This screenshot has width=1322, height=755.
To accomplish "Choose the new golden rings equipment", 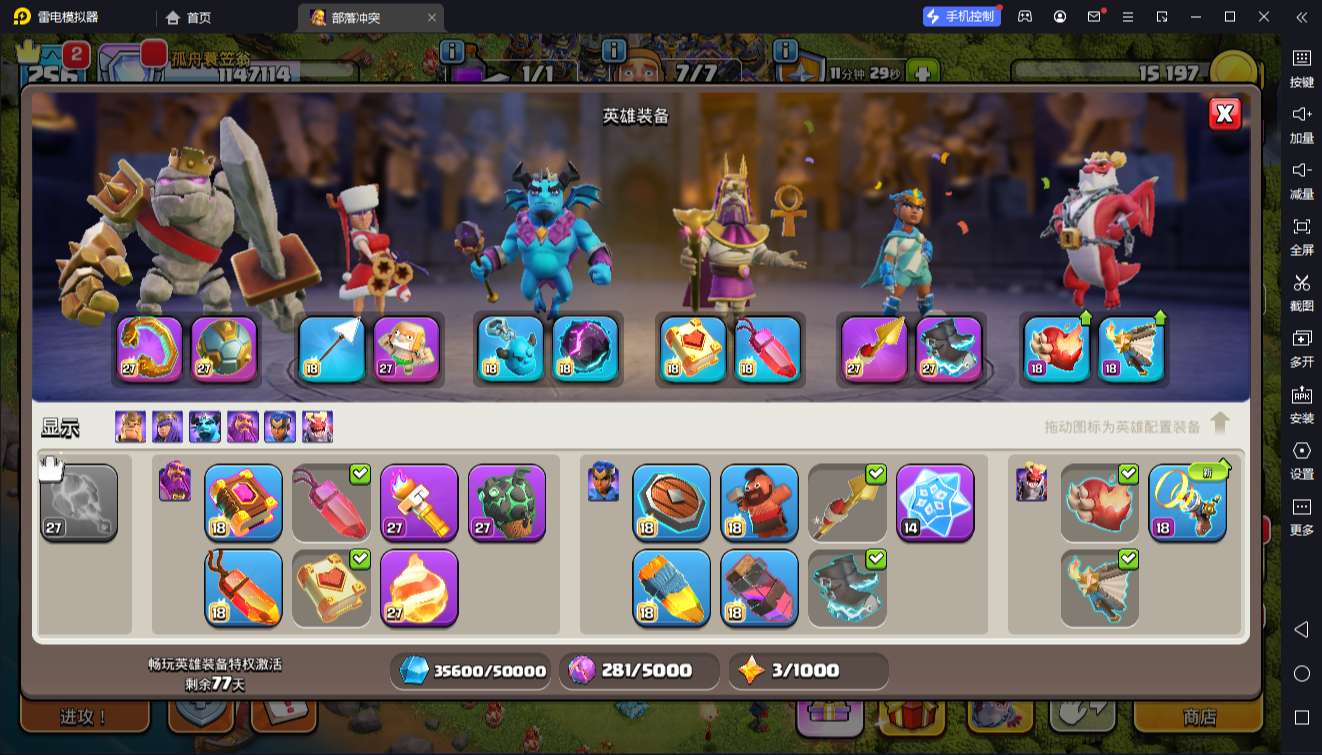I will (x=1187, y=502).
